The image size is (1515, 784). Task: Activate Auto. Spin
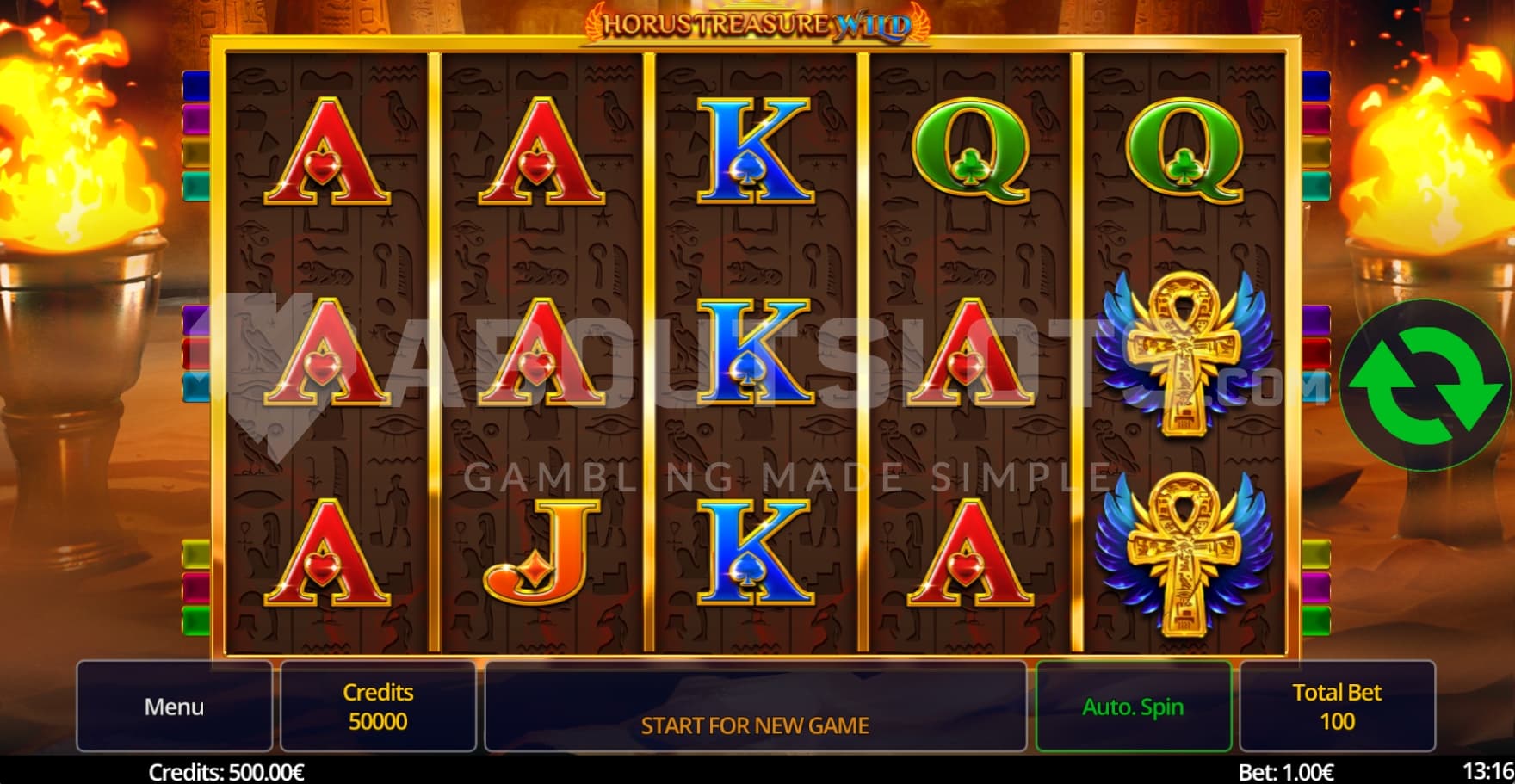pos(1133,707)
